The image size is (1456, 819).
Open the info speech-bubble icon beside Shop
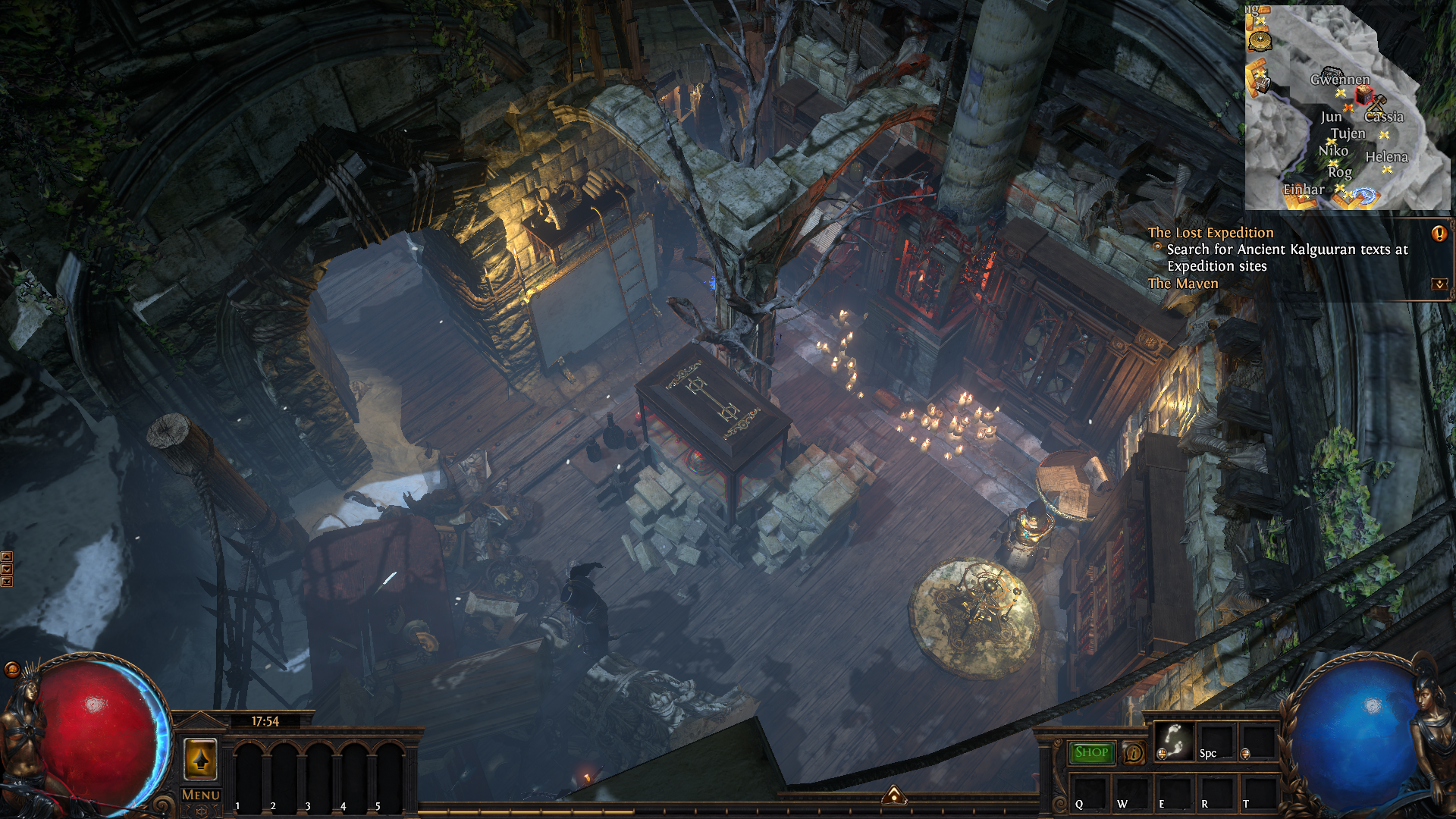[1134, 752]
